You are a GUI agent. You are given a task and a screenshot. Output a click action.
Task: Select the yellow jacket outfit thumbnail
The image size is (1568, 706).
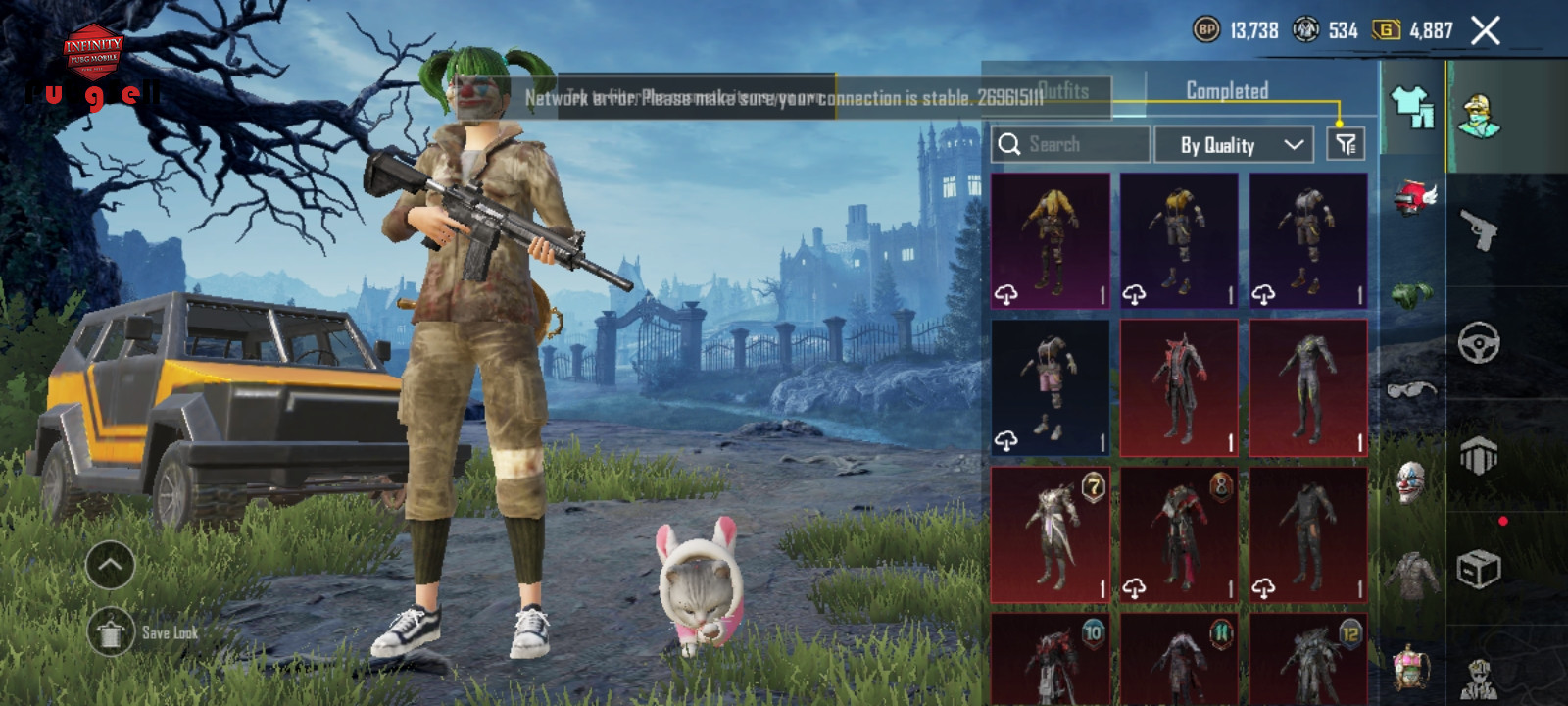tap(1051, 240)
